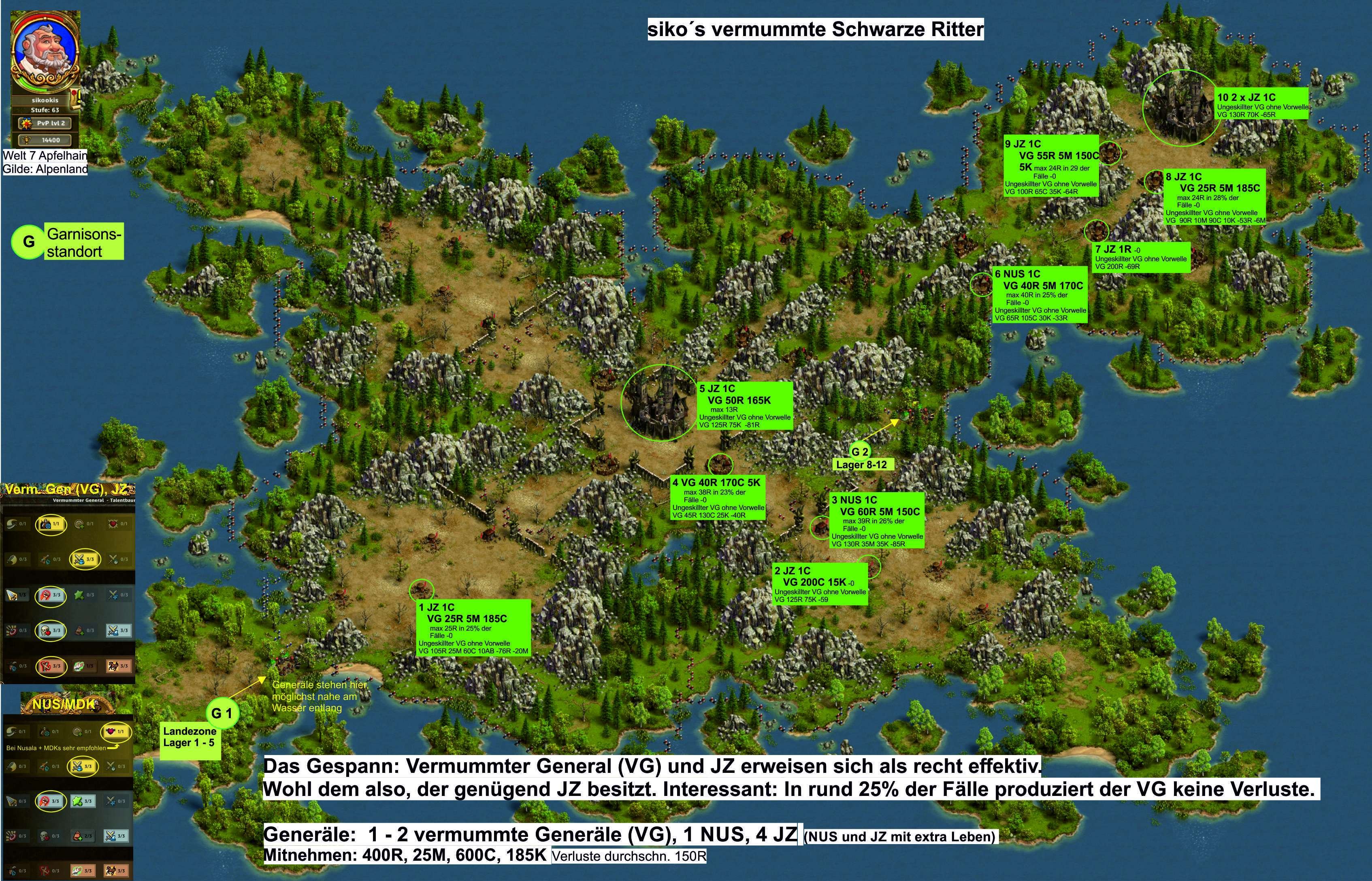This screenshot has height=881, width=1372.
Task: Select the winged heart 1/1 talent in NUS/MDK tree
Action: tap(115, 731)
